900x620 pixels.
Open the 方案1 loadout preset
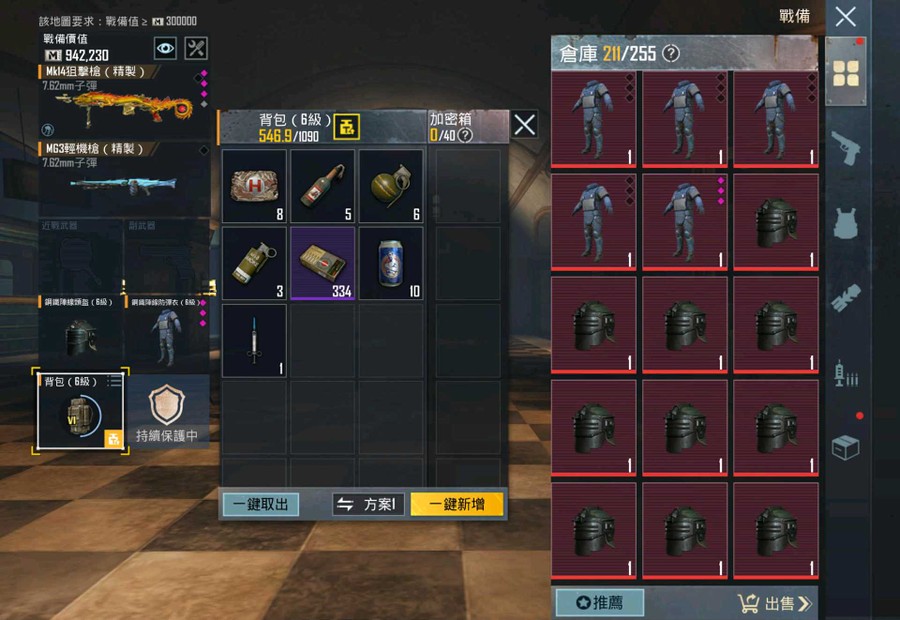[x=368, y=504]
